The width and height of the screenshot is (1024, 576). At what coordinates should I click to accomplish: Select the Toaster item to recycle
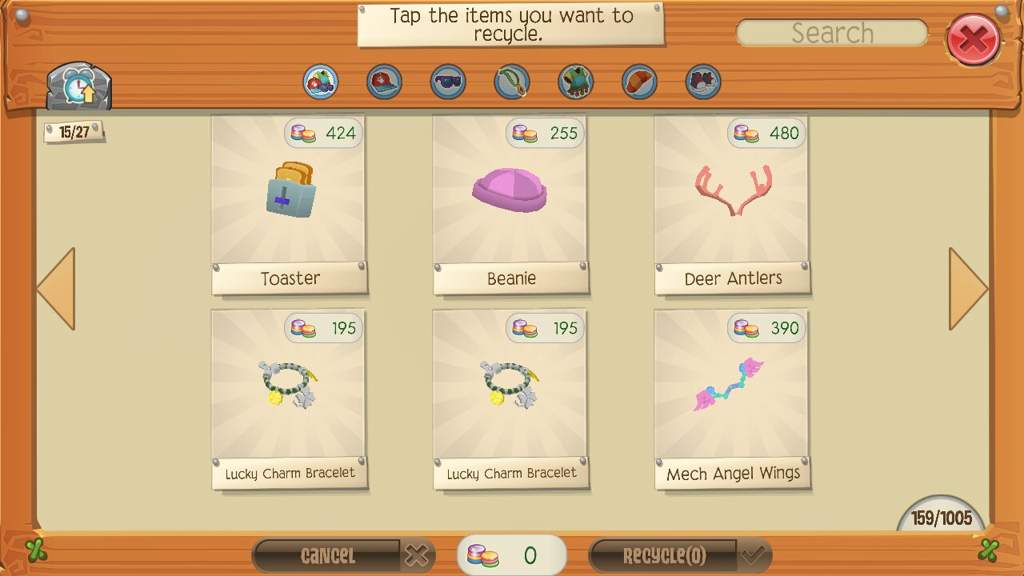click(289, 205)
